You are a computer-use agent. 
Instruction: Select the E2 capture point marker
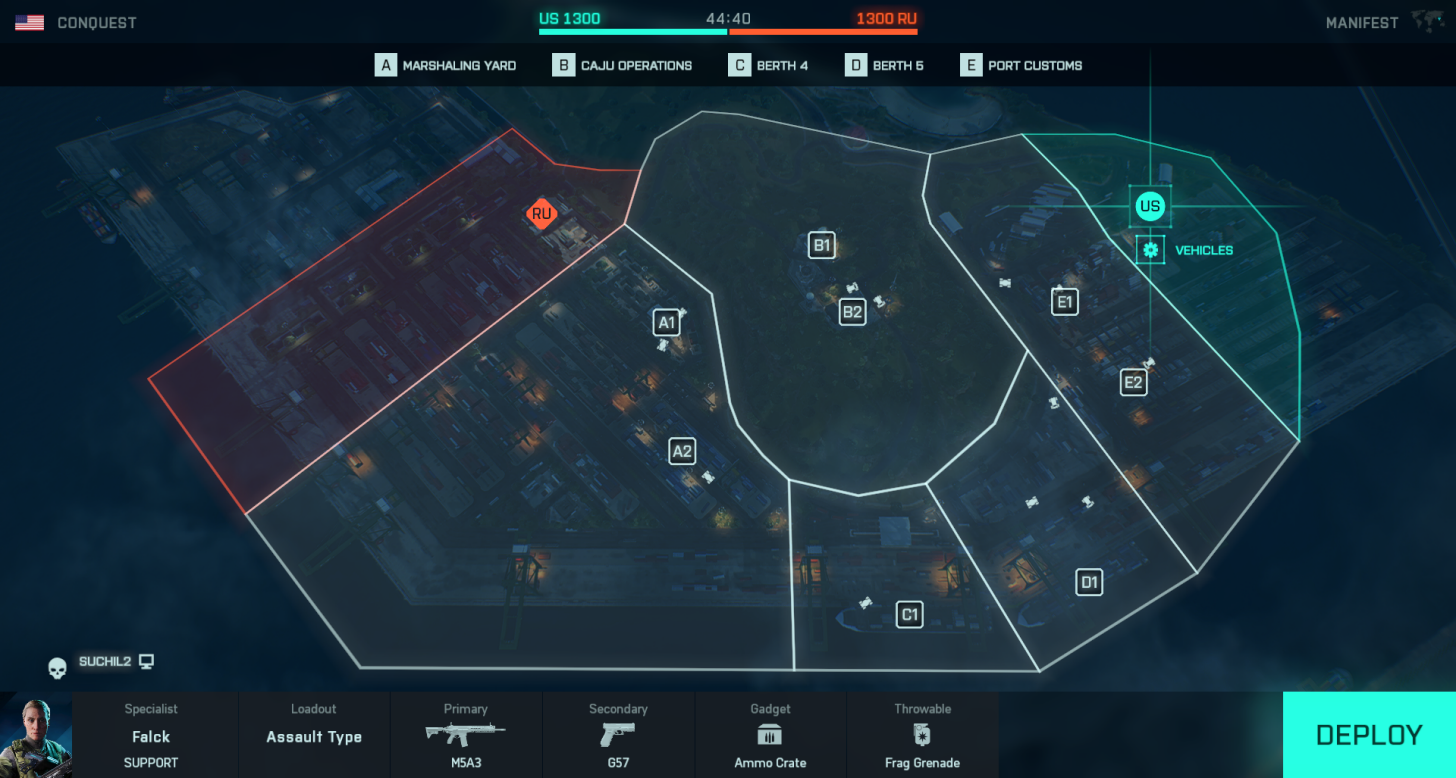[x=1134, y=381]
